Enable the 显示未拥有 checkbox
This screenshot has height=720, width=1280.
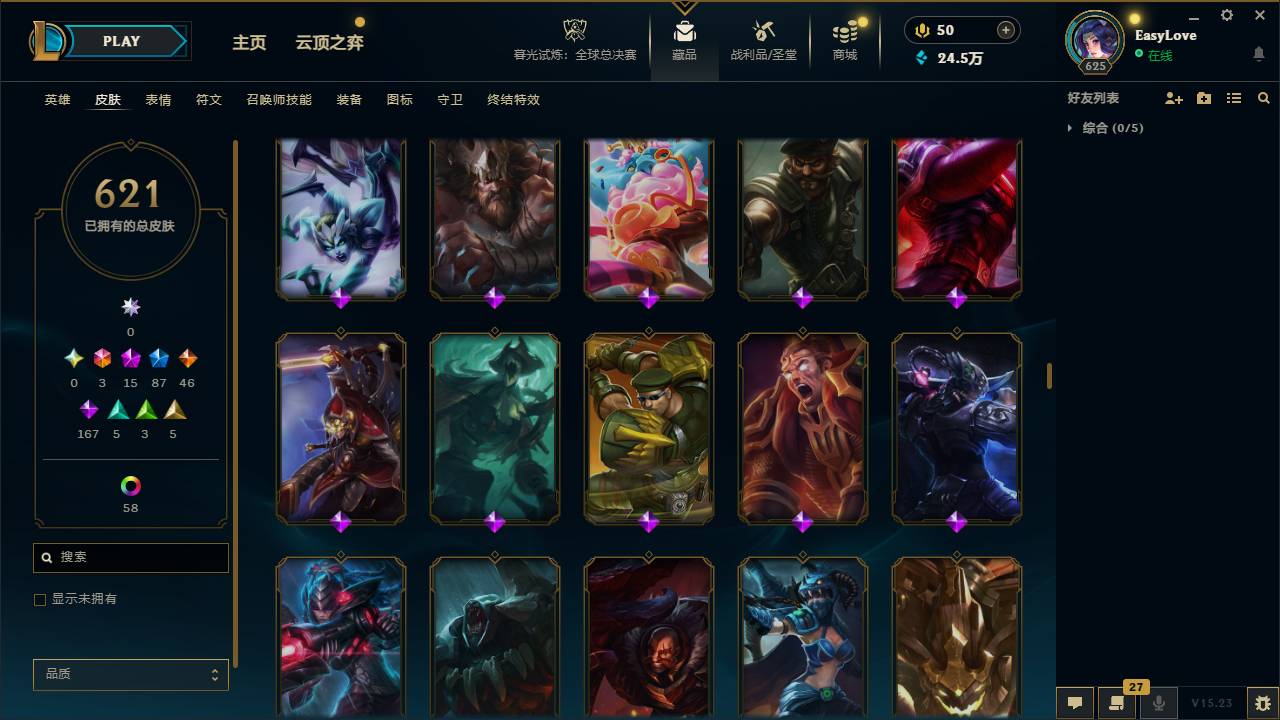(40, 599)
